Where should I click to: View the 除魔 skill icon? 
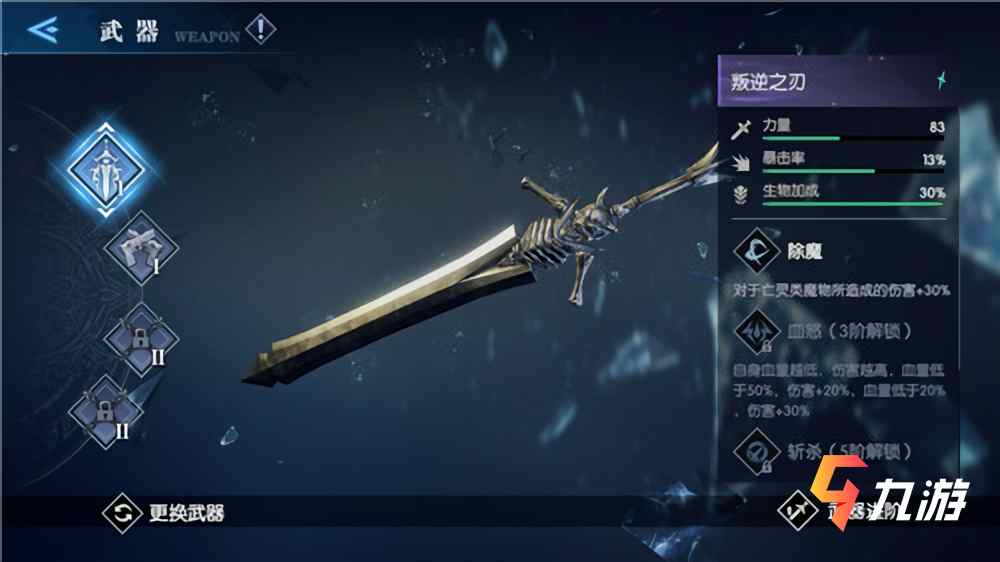(x=757, y=251)
